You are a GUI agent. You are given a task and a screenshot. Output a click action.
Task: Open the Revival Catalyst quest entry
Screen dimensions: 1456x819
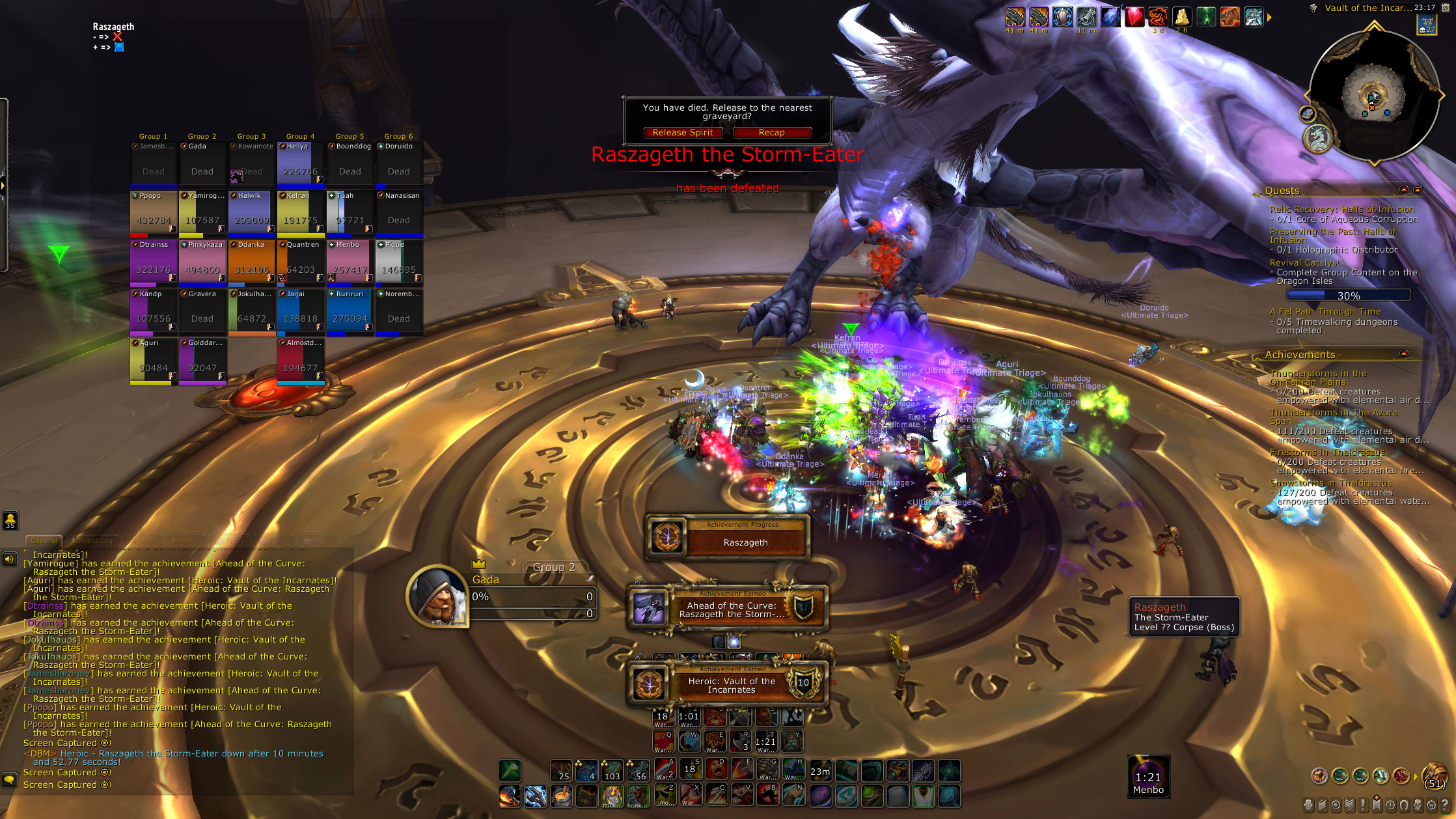point(1304,262)
